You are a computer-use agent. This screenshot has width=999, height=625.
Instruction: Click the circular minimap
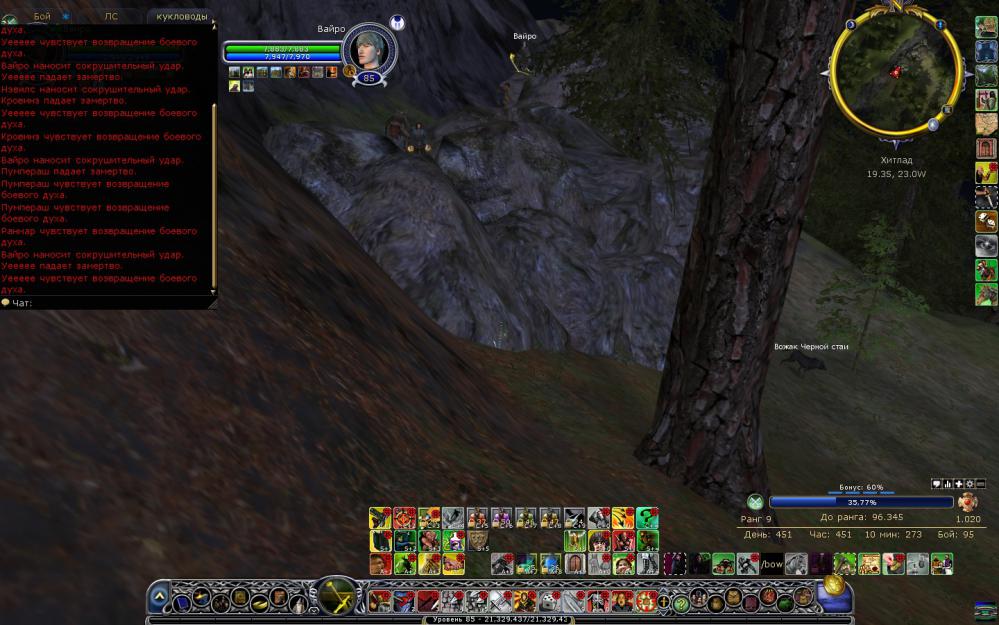point(895,71)
